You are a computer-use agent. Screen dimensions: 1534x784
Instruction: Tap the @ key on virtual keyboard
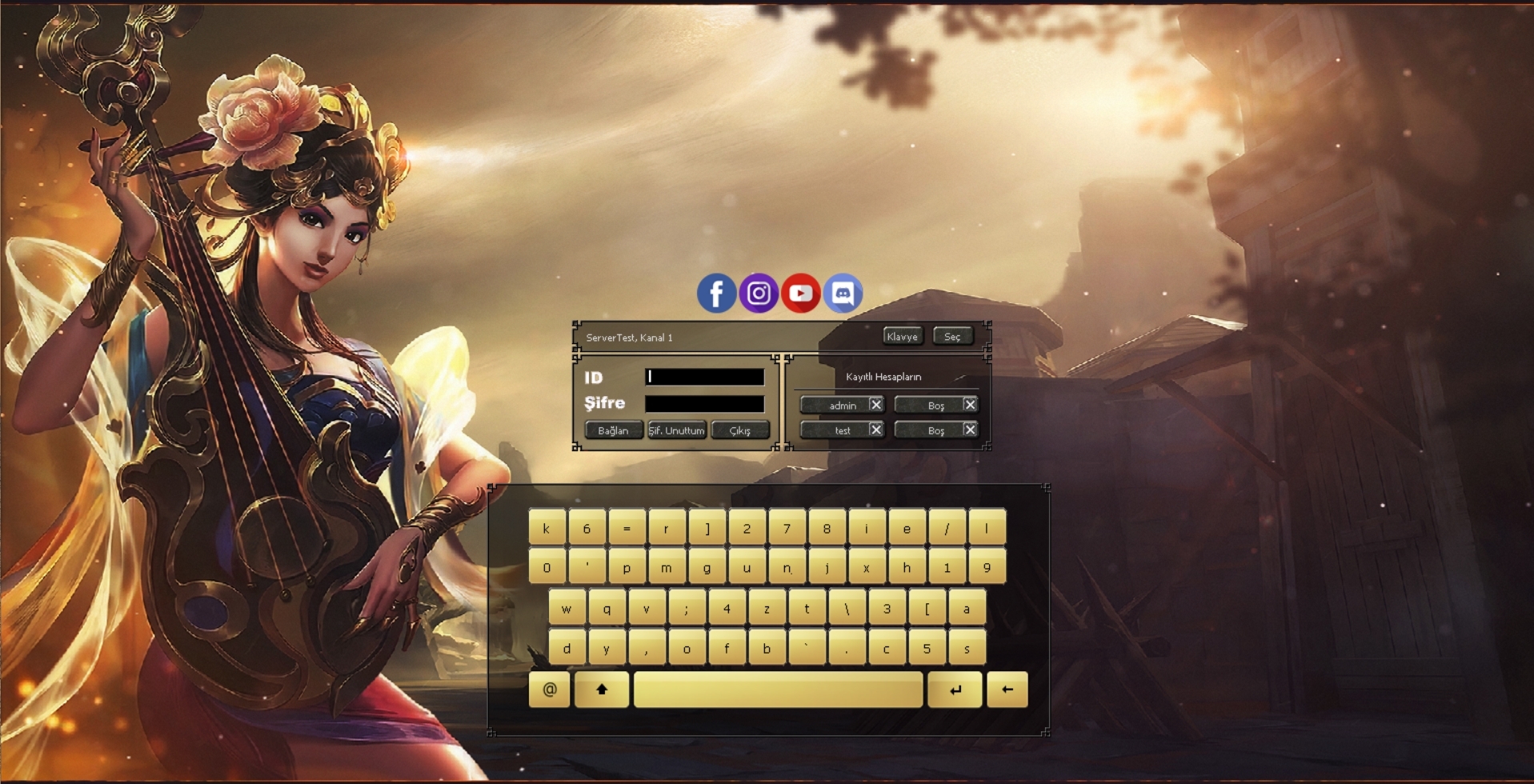point(550,690)
